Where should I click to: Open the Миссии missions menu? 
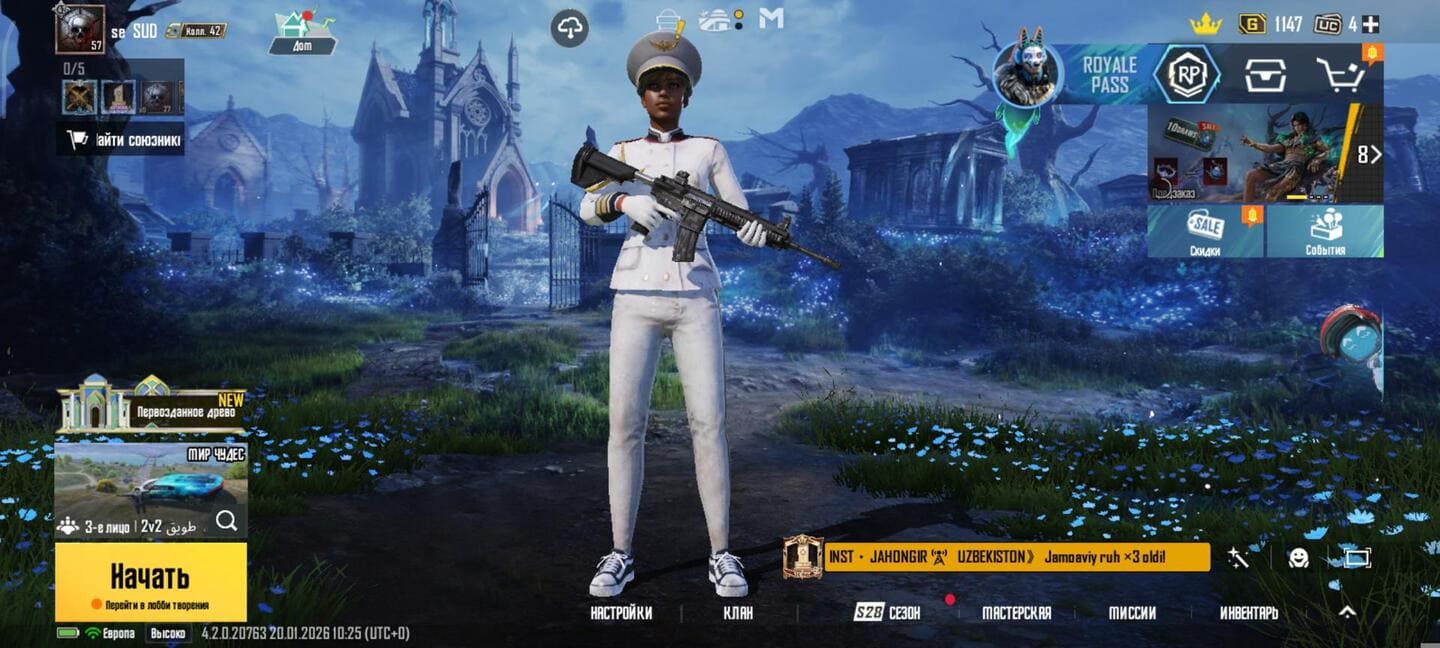(x=1132, y=613)
